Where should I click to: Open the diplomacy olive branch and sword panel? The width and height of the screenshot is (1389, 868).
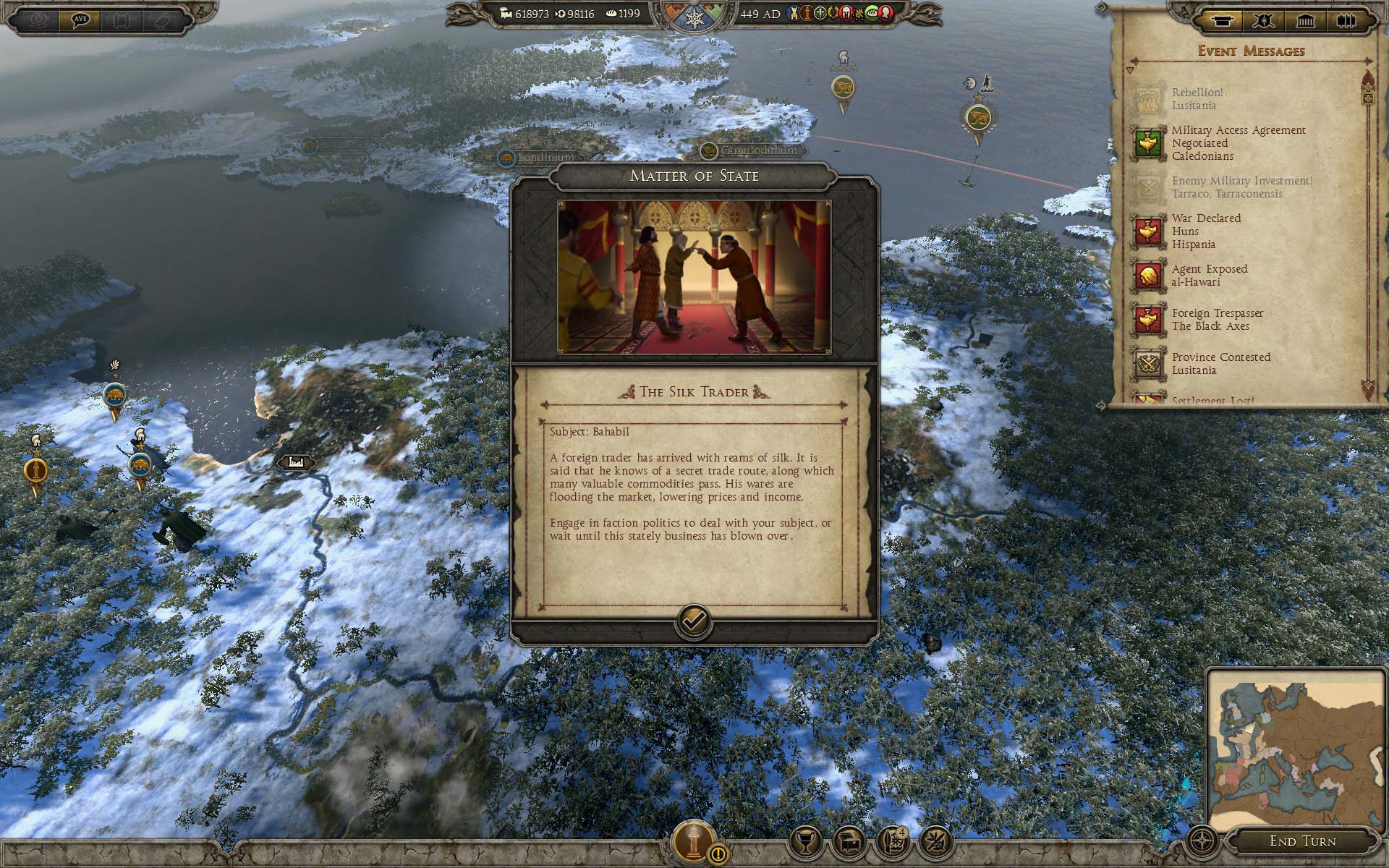click(x=935, y=841)
